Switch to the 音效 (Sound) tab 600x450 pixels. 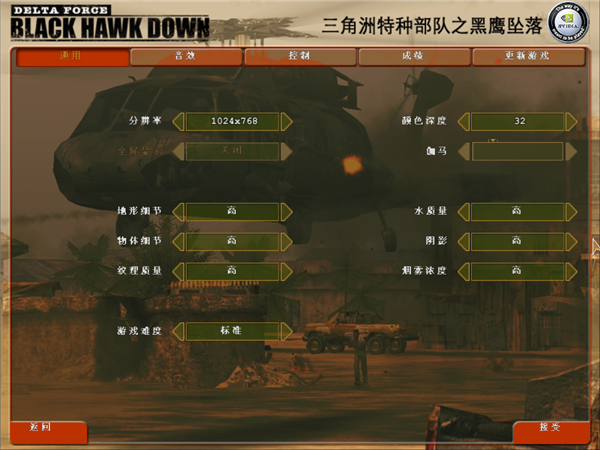[185, 57]
